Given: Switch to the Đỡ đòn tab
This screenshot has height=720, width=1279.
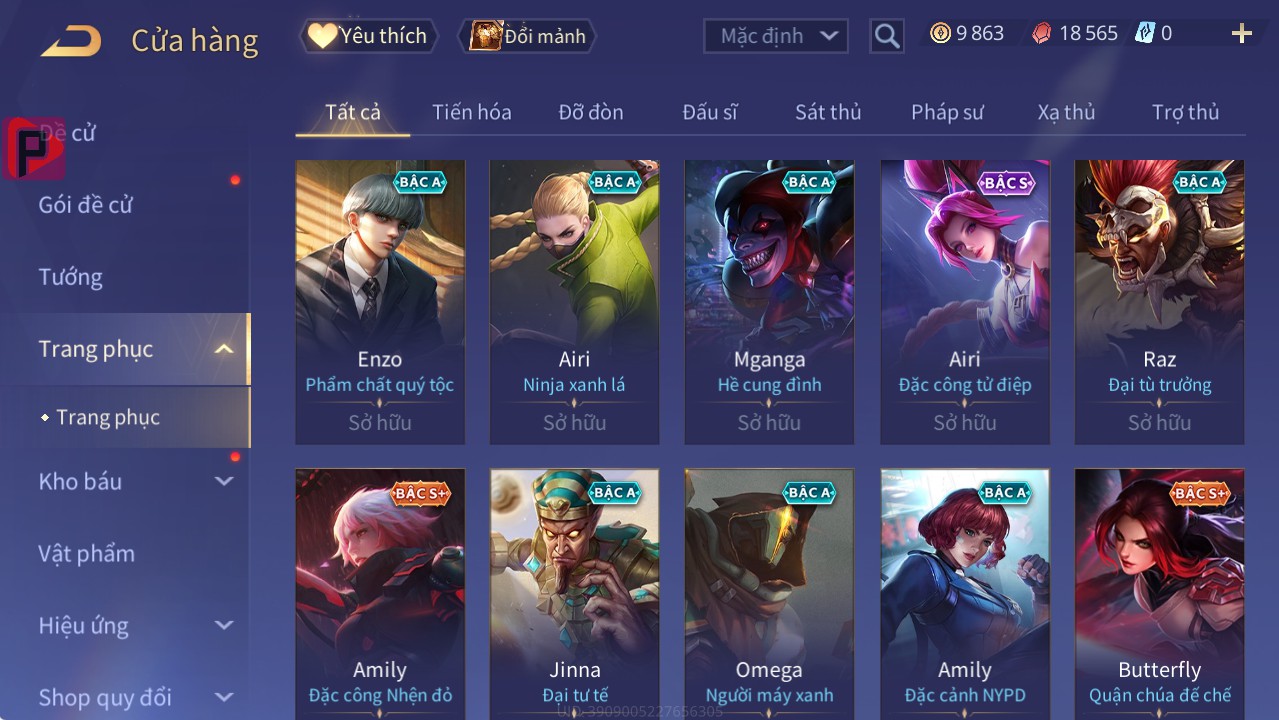Looking at the screenshot, I should [590, 112].
